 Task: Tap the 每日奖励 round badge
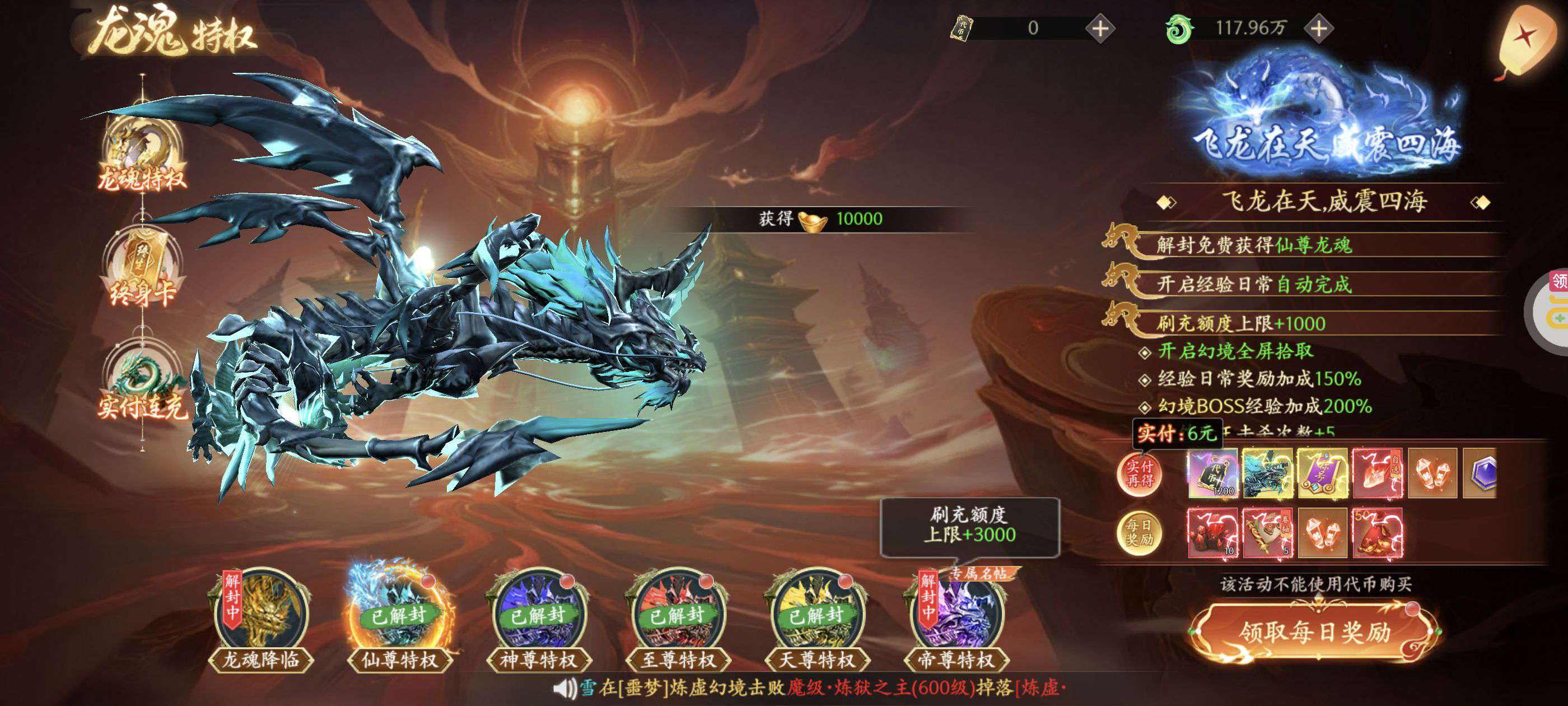1140,532
